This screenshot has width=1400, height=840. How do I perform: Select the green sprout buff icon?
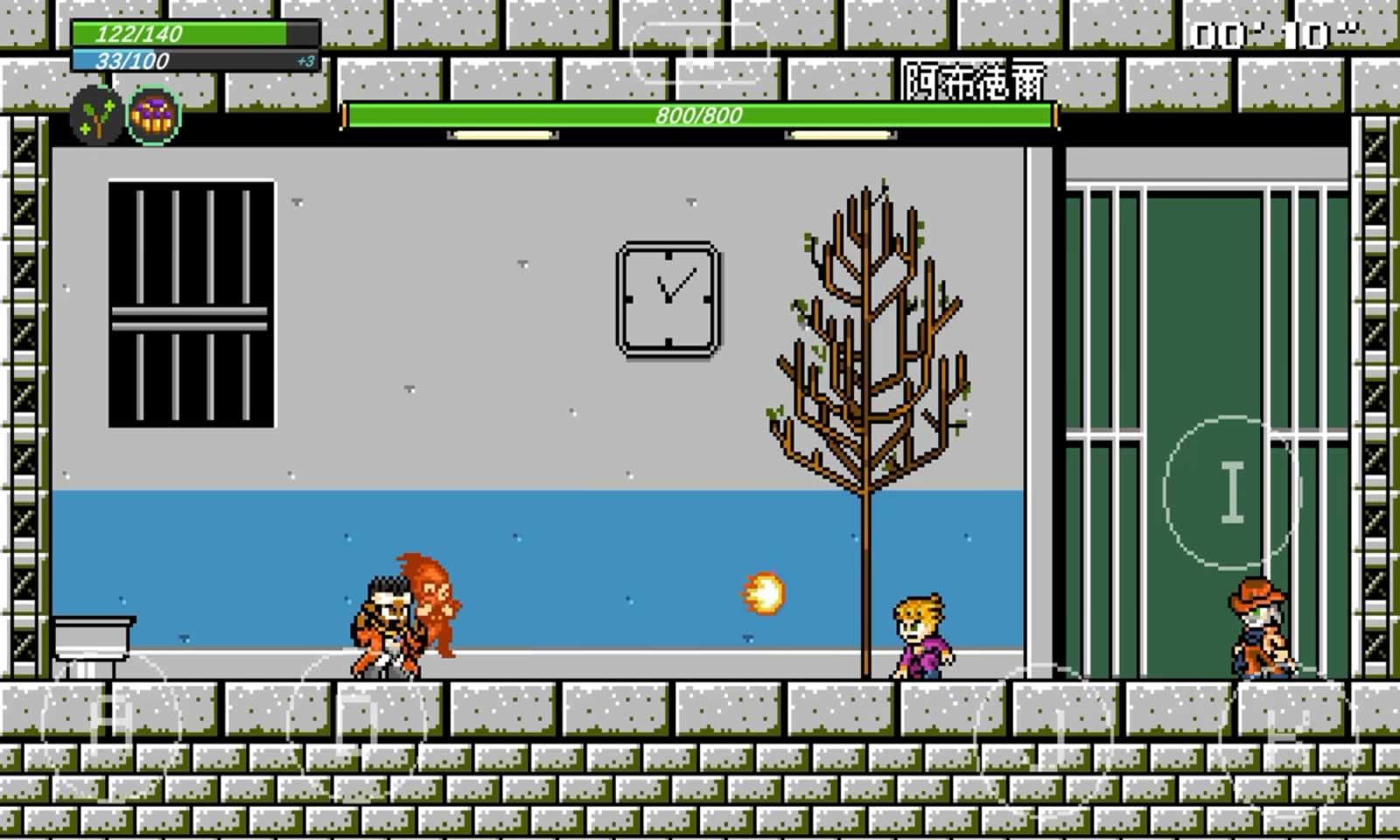point(96,115)
